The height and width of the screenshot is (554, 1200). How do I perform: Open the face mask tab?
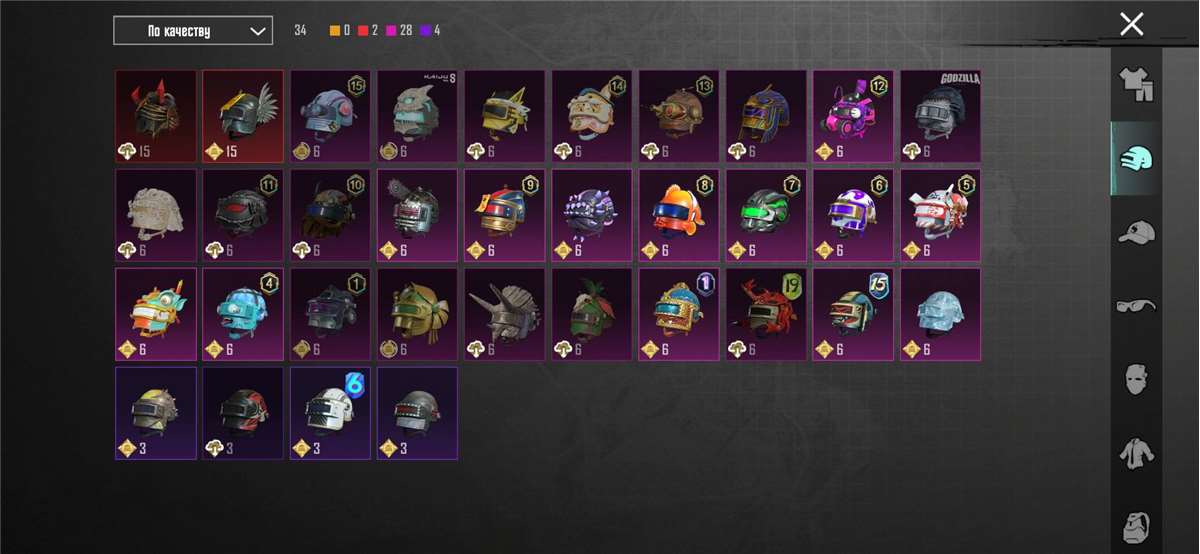pos(1136,379)
